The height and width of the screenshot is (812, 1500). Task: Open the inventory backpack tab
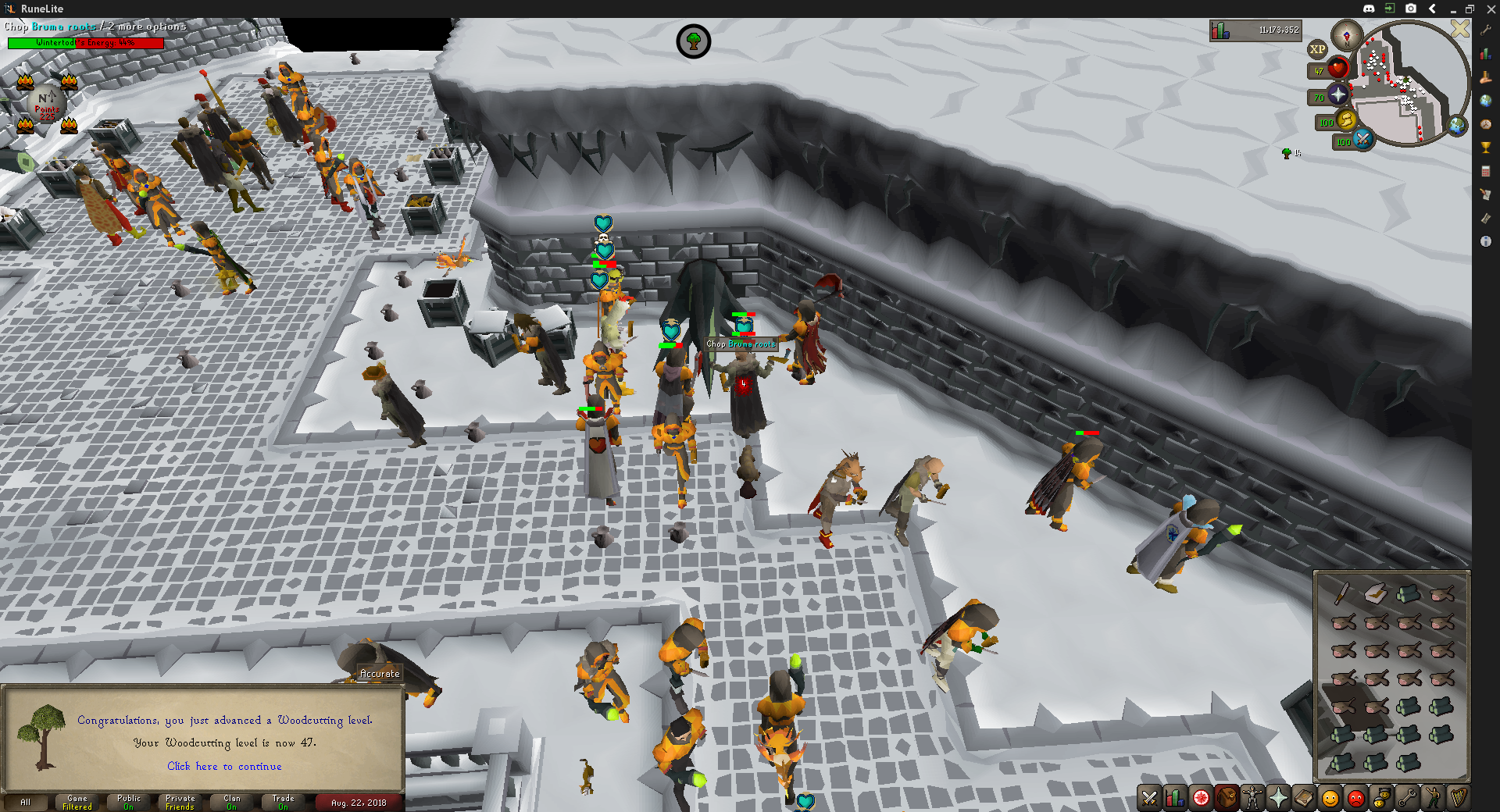[1227, 798]
